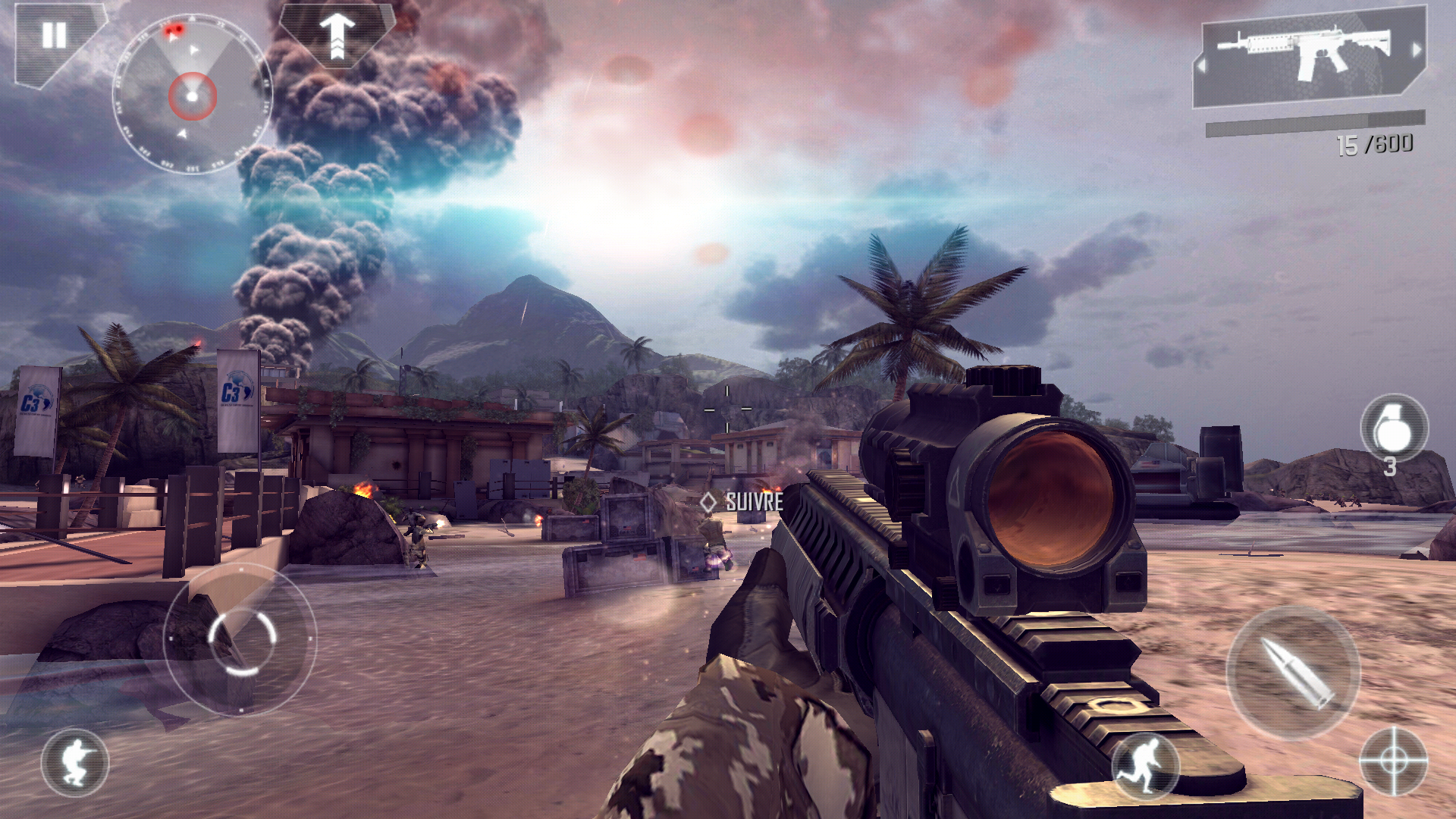Viewport: 1456px width, 819px height.
Task: Toggle crouch stance
Action: click(x=74, y=762)
